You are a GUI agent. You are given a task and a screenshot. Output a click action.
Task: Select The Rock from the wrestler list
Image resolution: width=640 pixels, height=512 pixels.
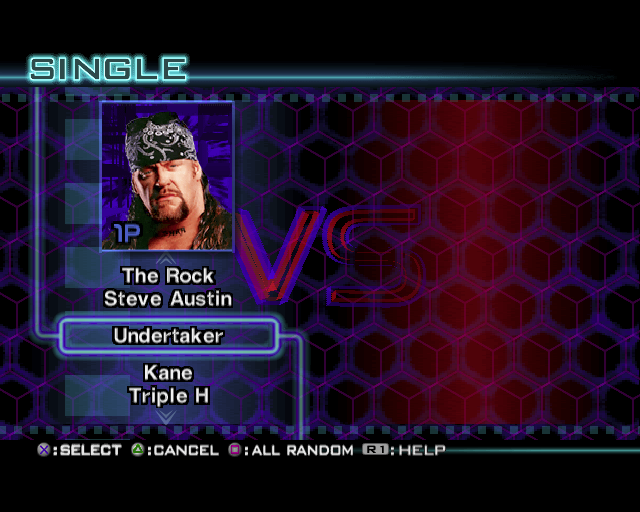point(168,276)
